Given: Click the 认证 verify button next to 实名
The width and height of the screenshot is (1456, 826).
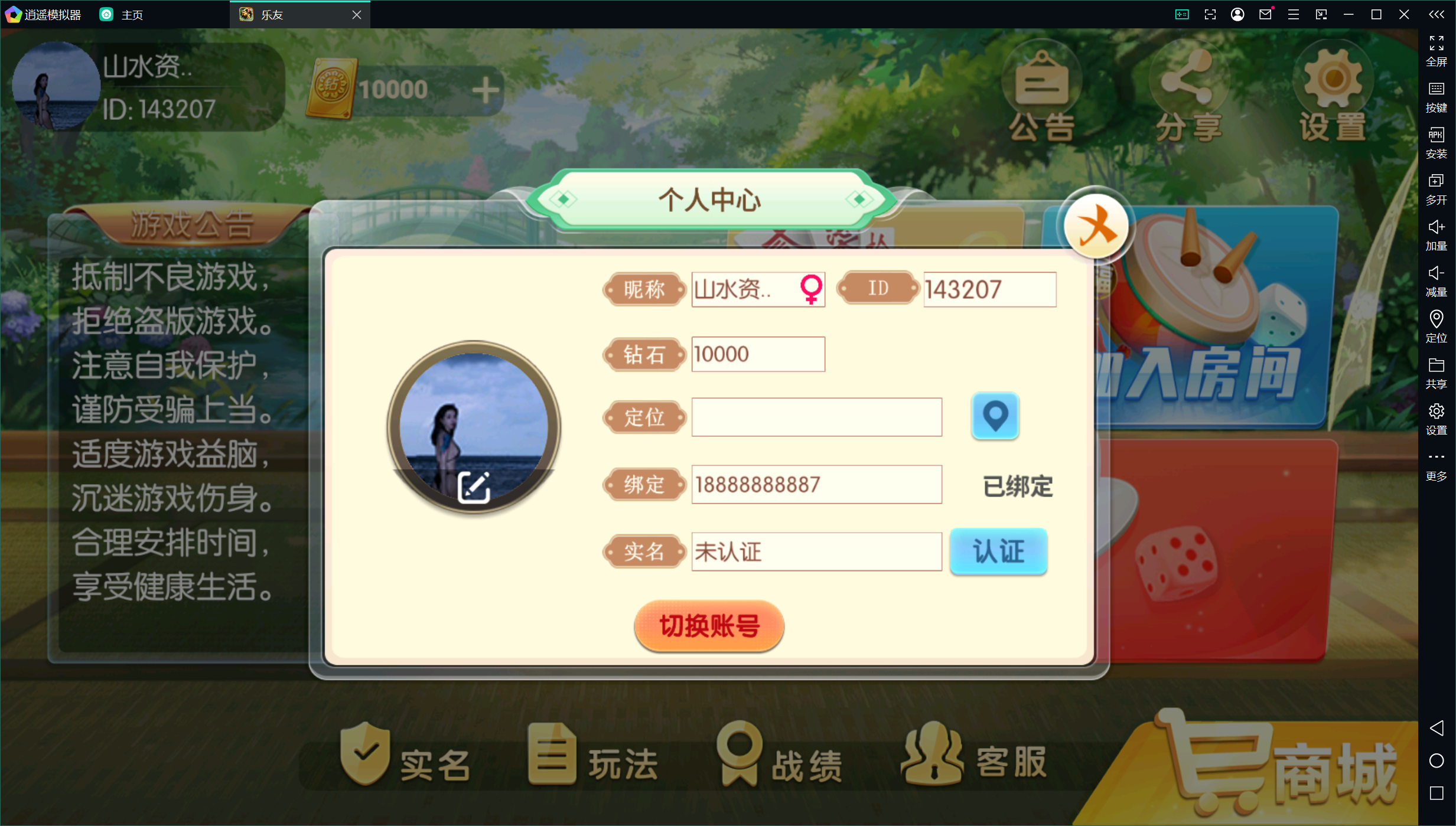Looking at the screenshot, I should [998, 551].
